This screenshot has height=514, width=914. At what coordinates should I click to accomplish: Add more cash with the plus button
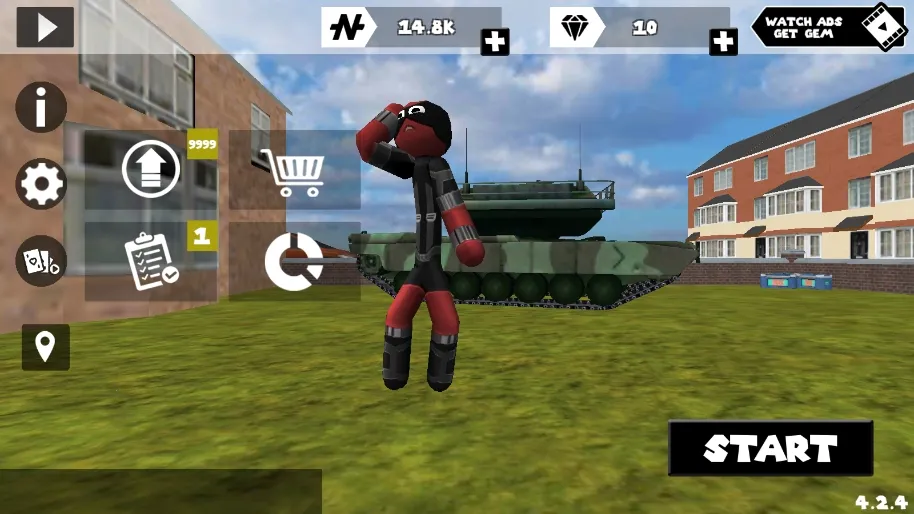[x=495, y=42]
